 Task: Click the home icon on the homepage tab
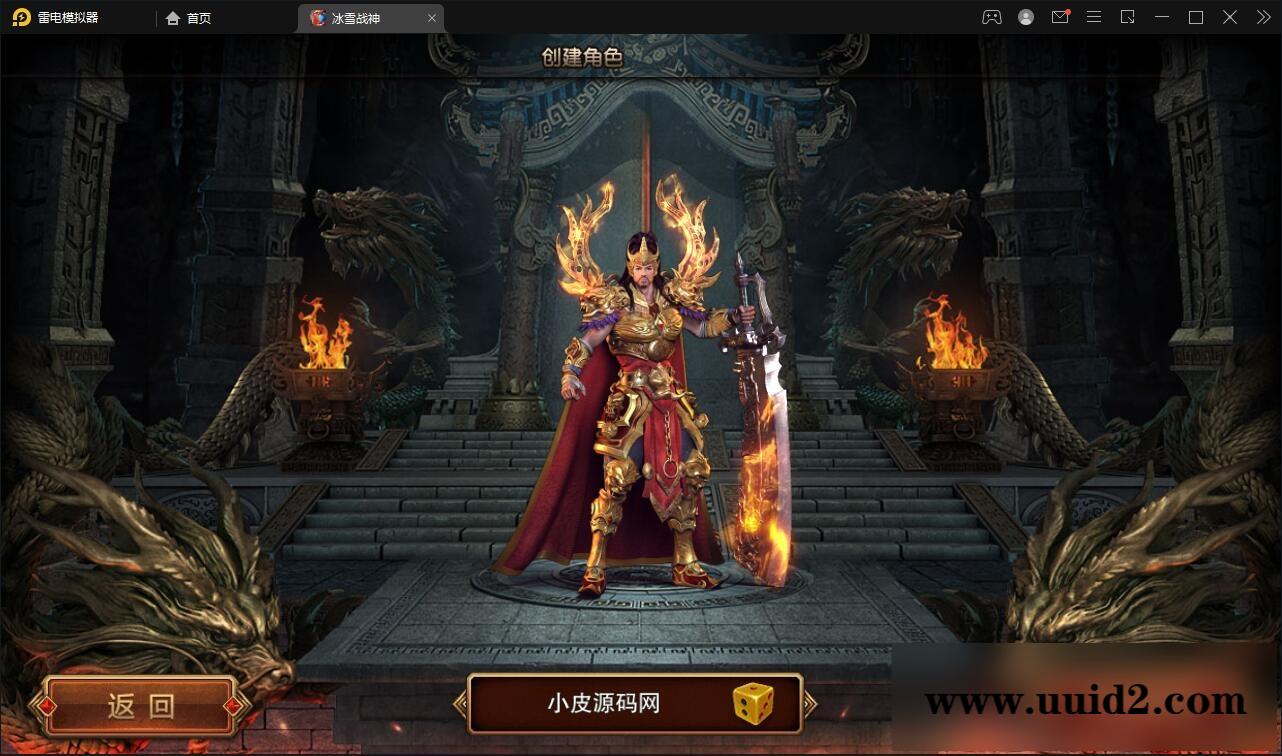pyautogui.click(x=173, y=18)
